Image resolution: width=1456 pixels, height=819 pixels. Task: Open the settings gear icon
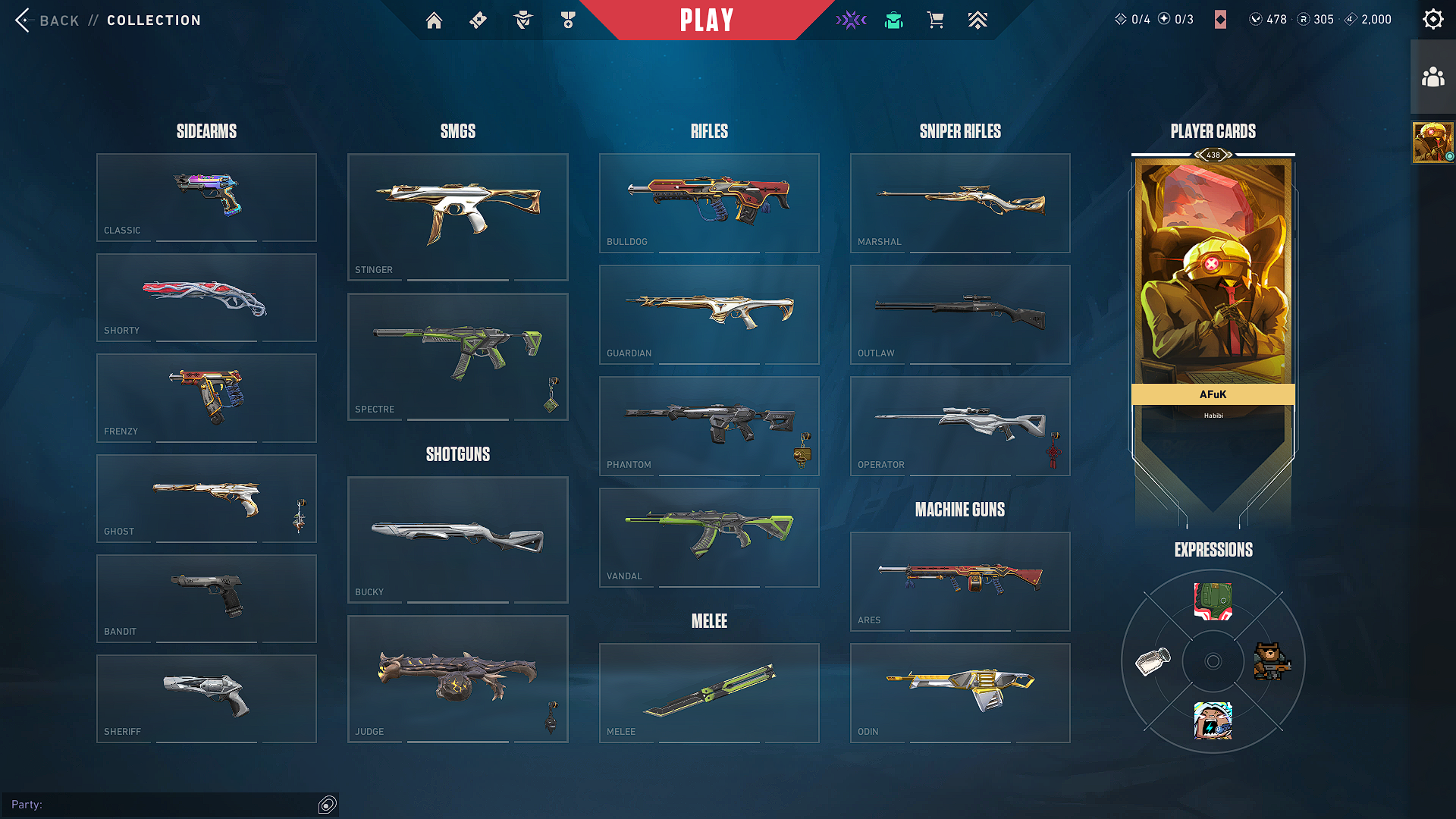coord(1432,20)
